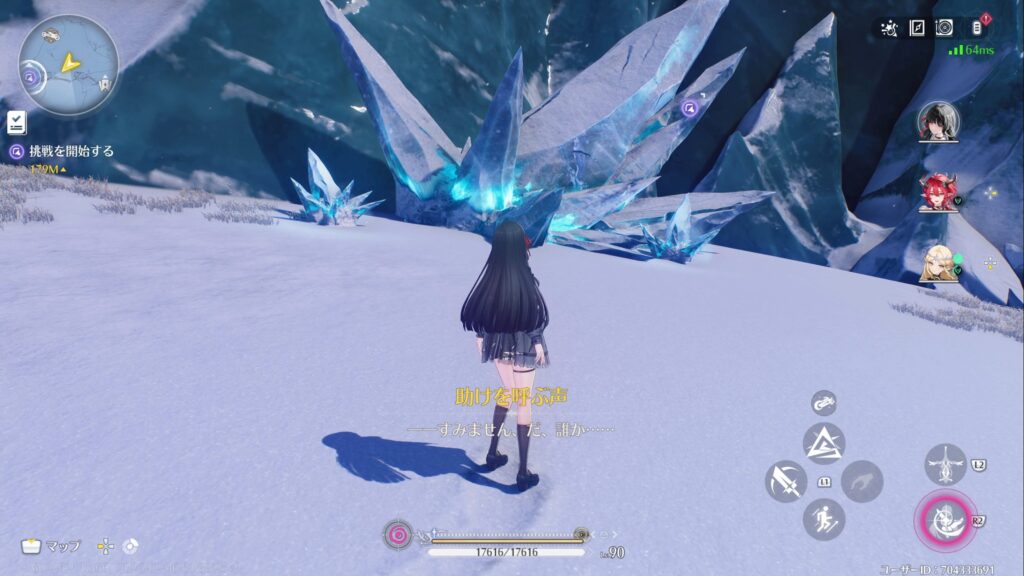The image size is (1024, 576).
Task: Open the battery icon with red alert
Action: point(977,28)
